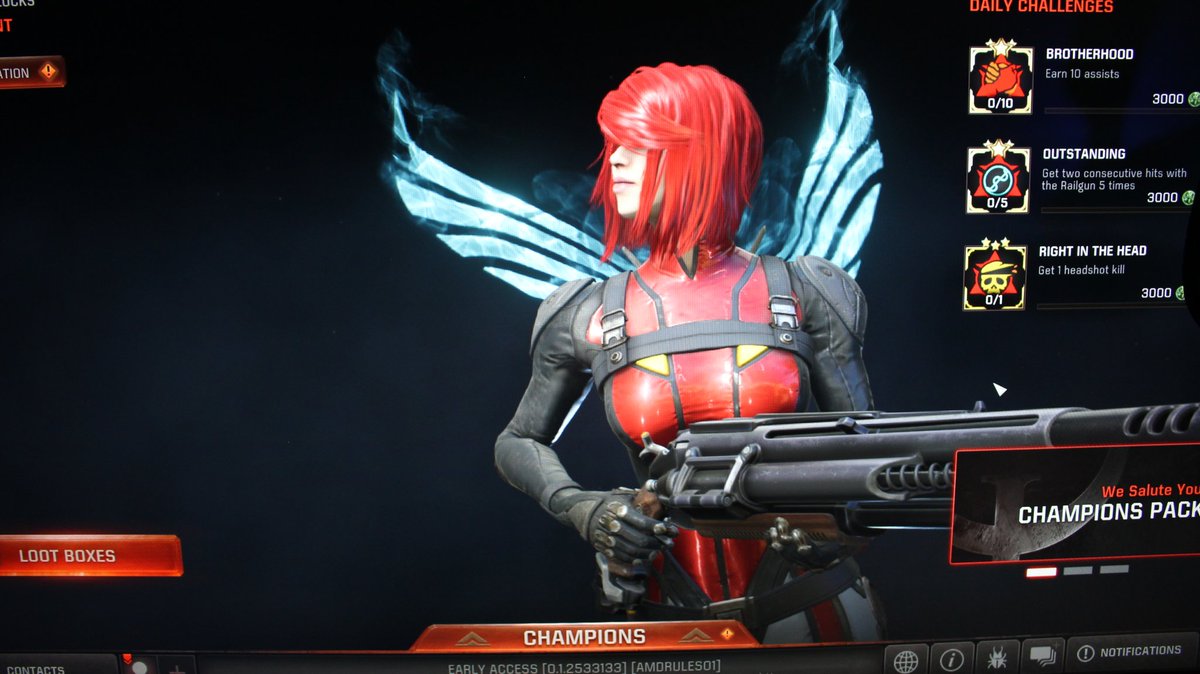
Task: Open the Notifications panel
Action: click(x=1130, y=653)
